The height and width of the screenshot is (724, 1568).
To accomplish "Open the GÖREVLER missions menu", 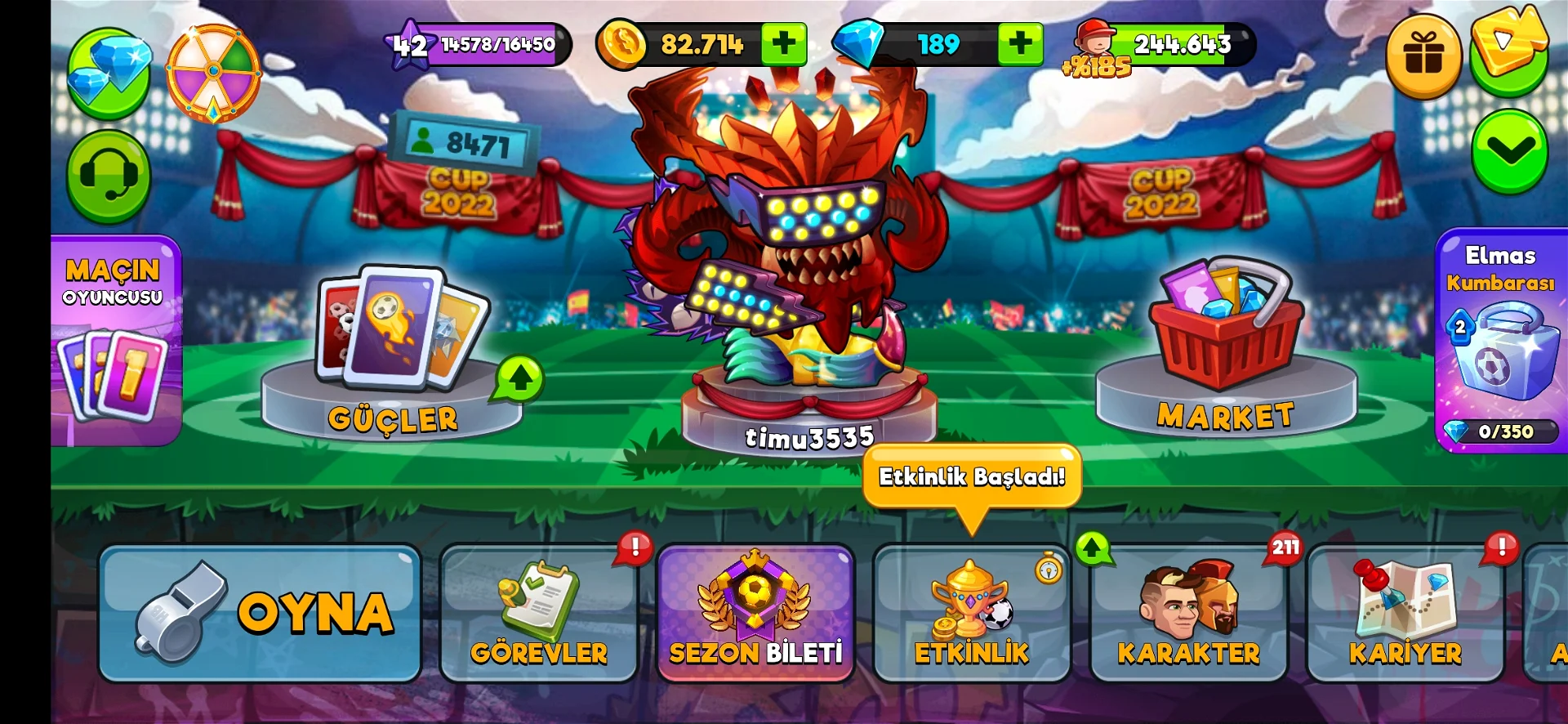I will [538, 614].
